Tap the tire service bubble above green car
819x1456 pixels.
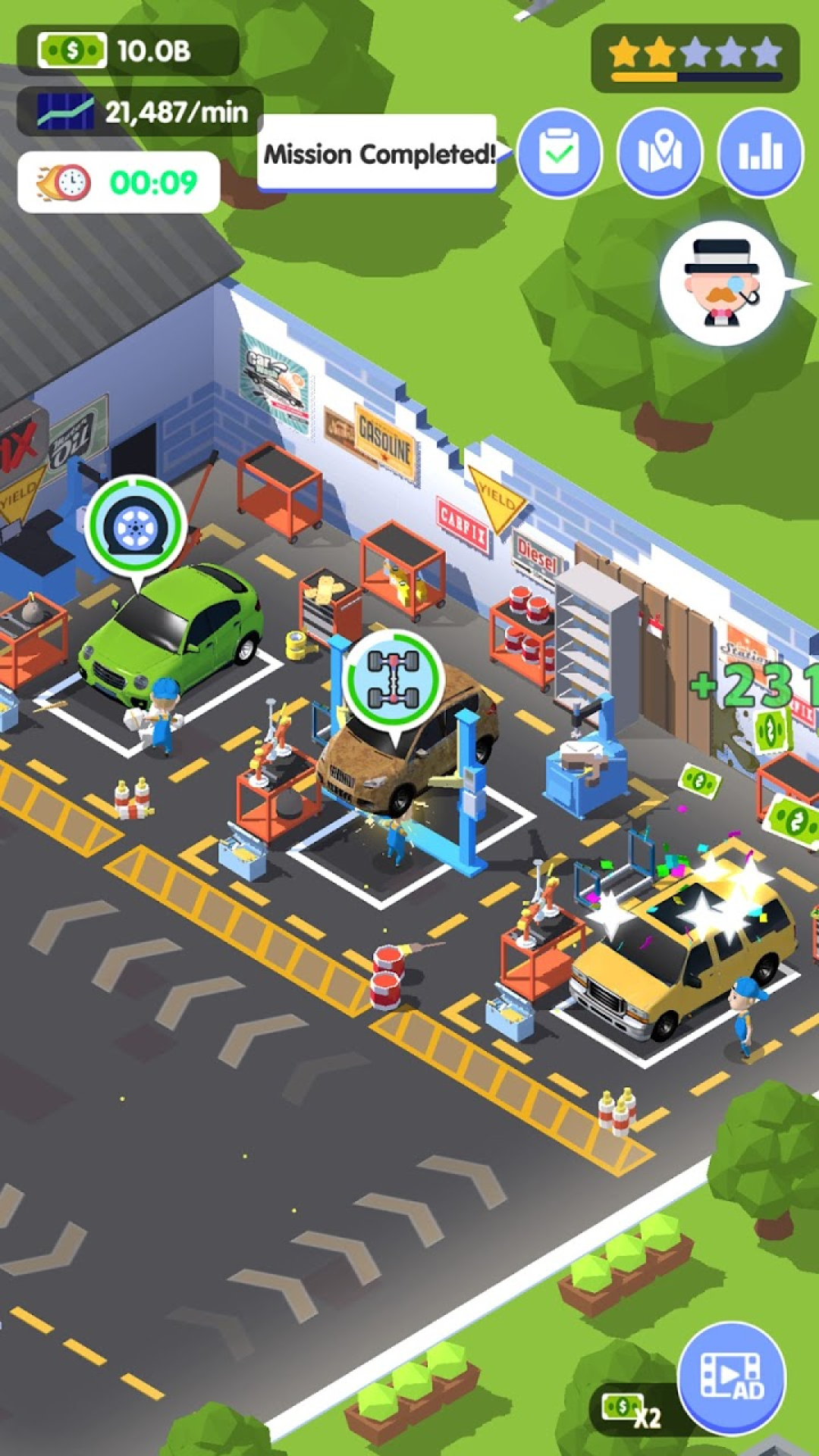coord(136,526)
